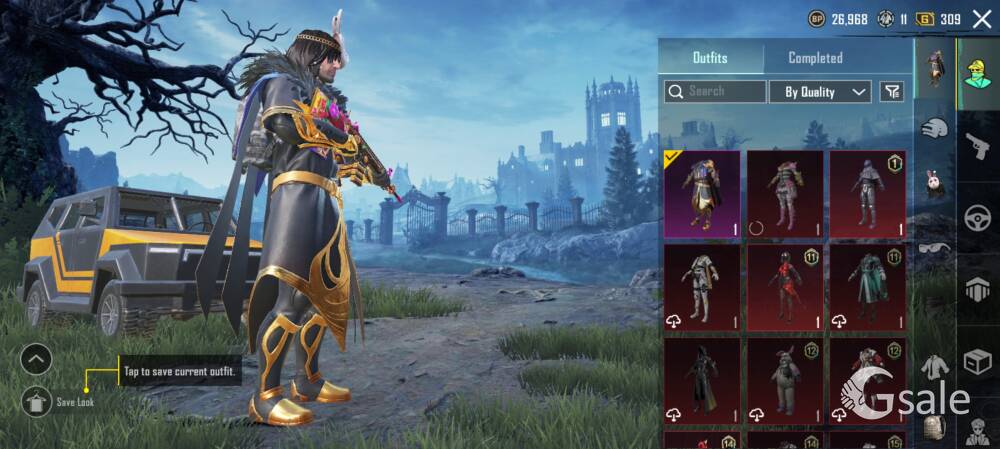This screenshot has height=449, width=1000.
Task: Close the inventory screen with the X
Action: tap(981, 19)
